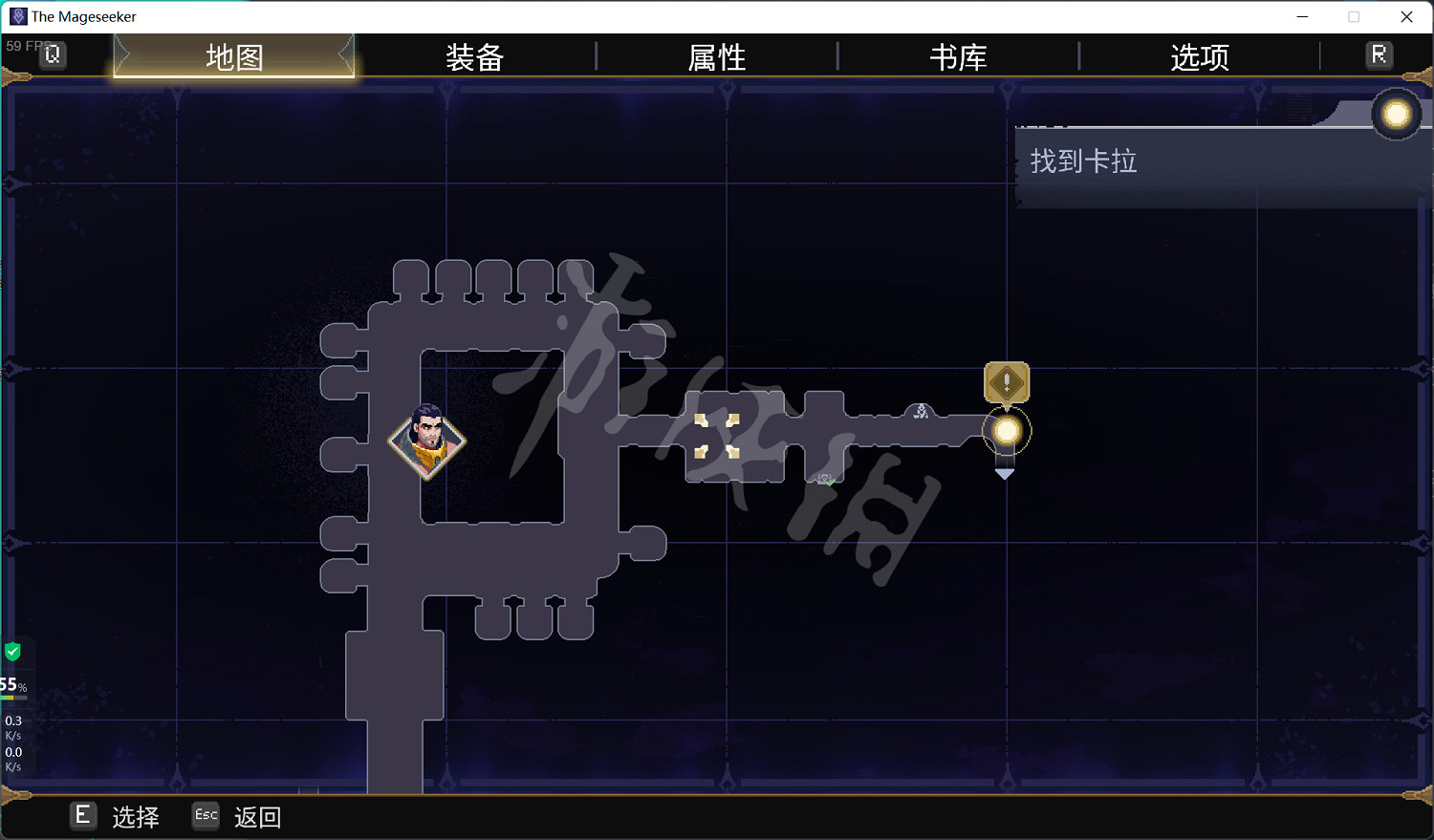Click the green shield checkmark overlay icon
1434x840 pixels.
coord(13,651)
